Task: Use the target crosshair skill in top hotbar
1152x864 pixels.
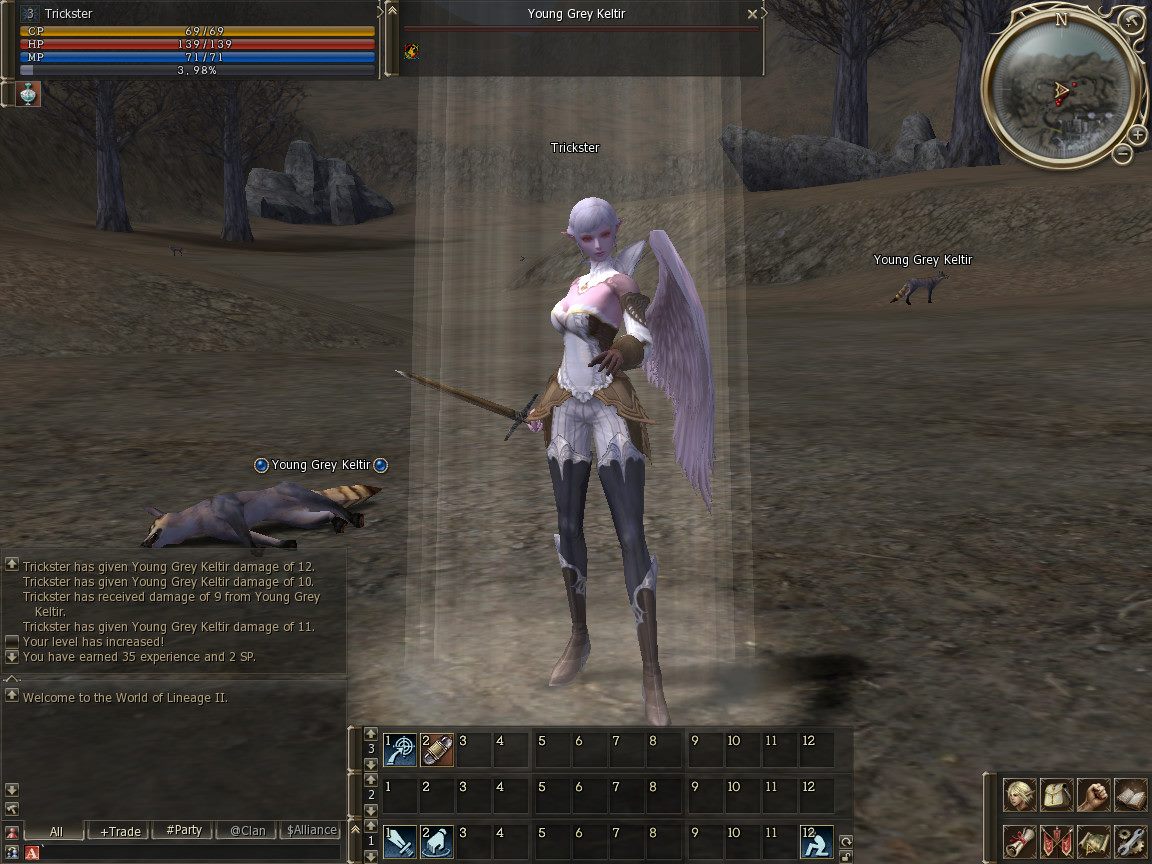Action: coord(400,749)
